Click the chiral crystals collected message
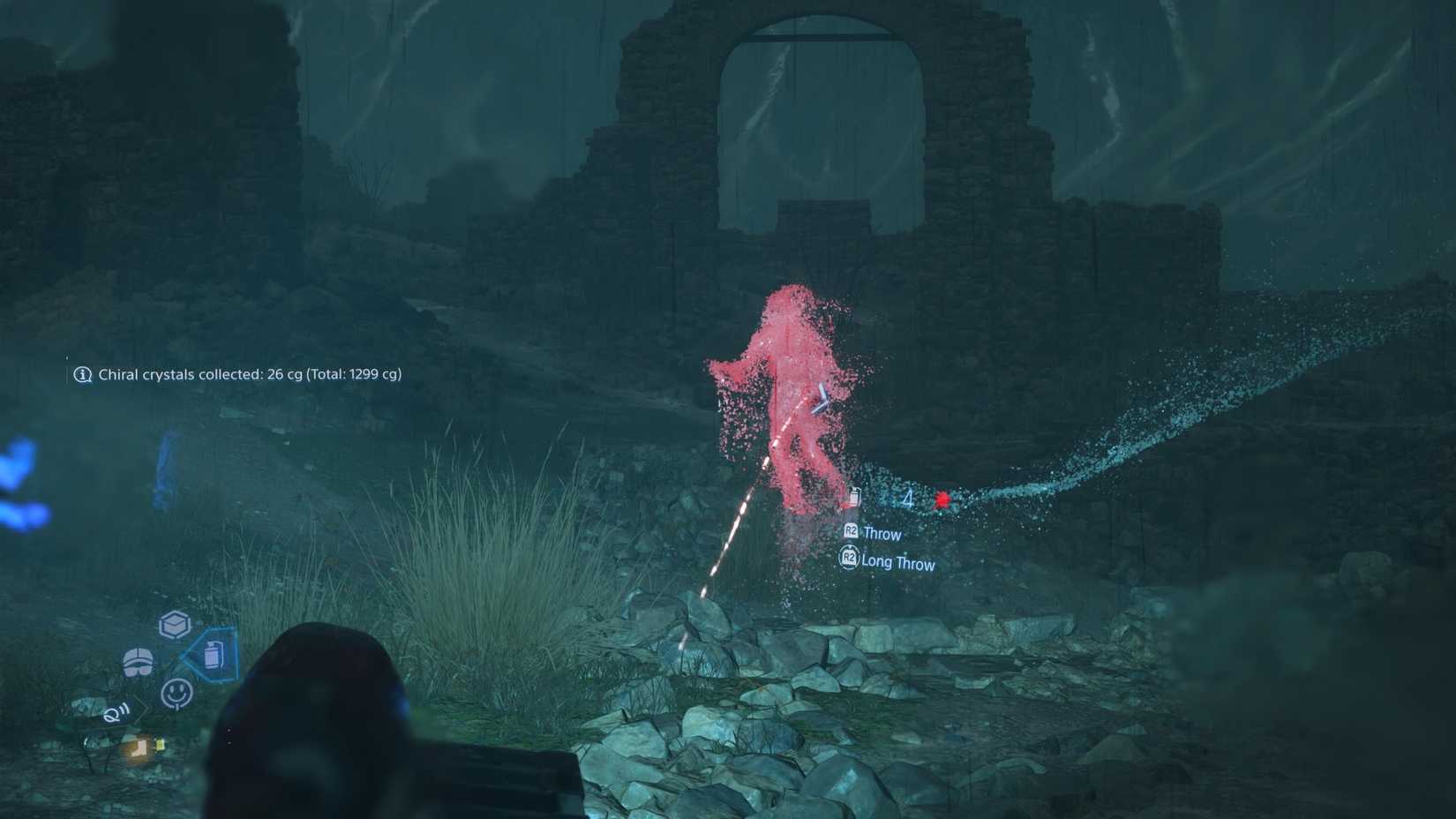This screenshot has height=819, width=1456. point(250,374)
